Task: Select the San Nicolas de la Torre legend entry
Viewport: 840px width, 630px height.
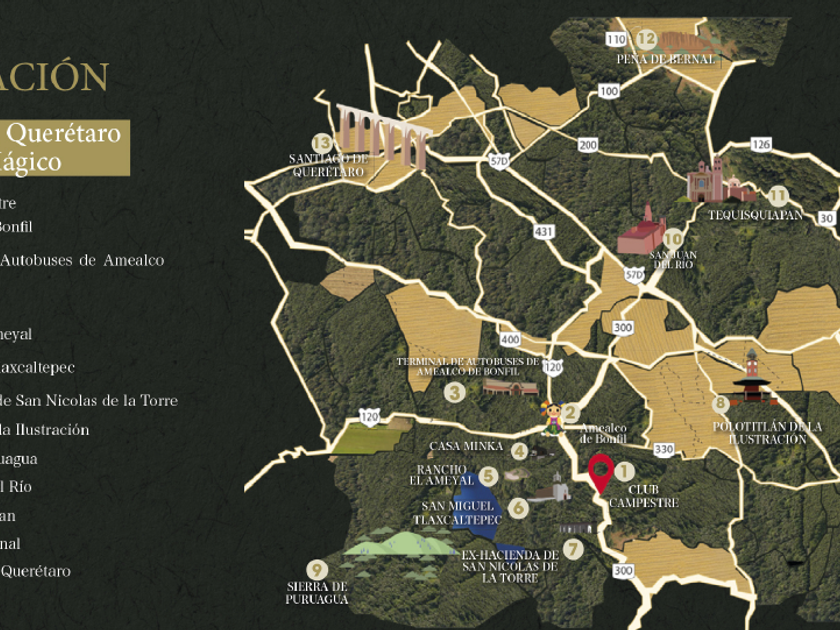Action: [x=88, y=401]
